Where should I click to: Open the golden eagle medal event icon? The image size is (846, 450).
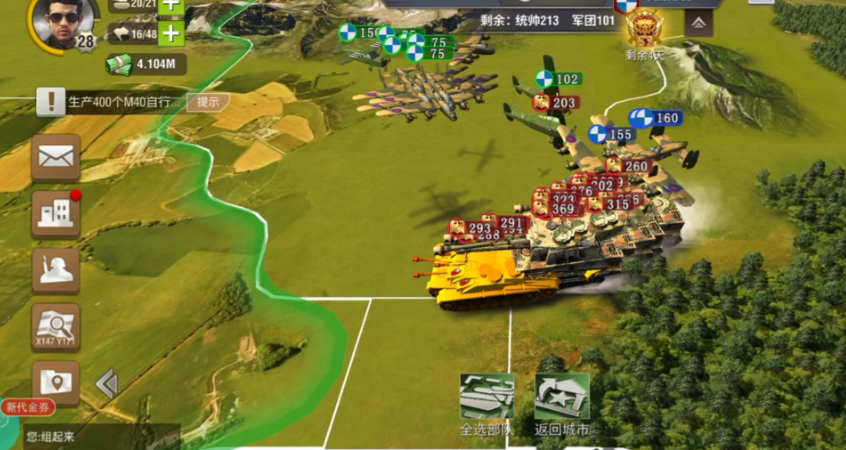pos(644,28)
